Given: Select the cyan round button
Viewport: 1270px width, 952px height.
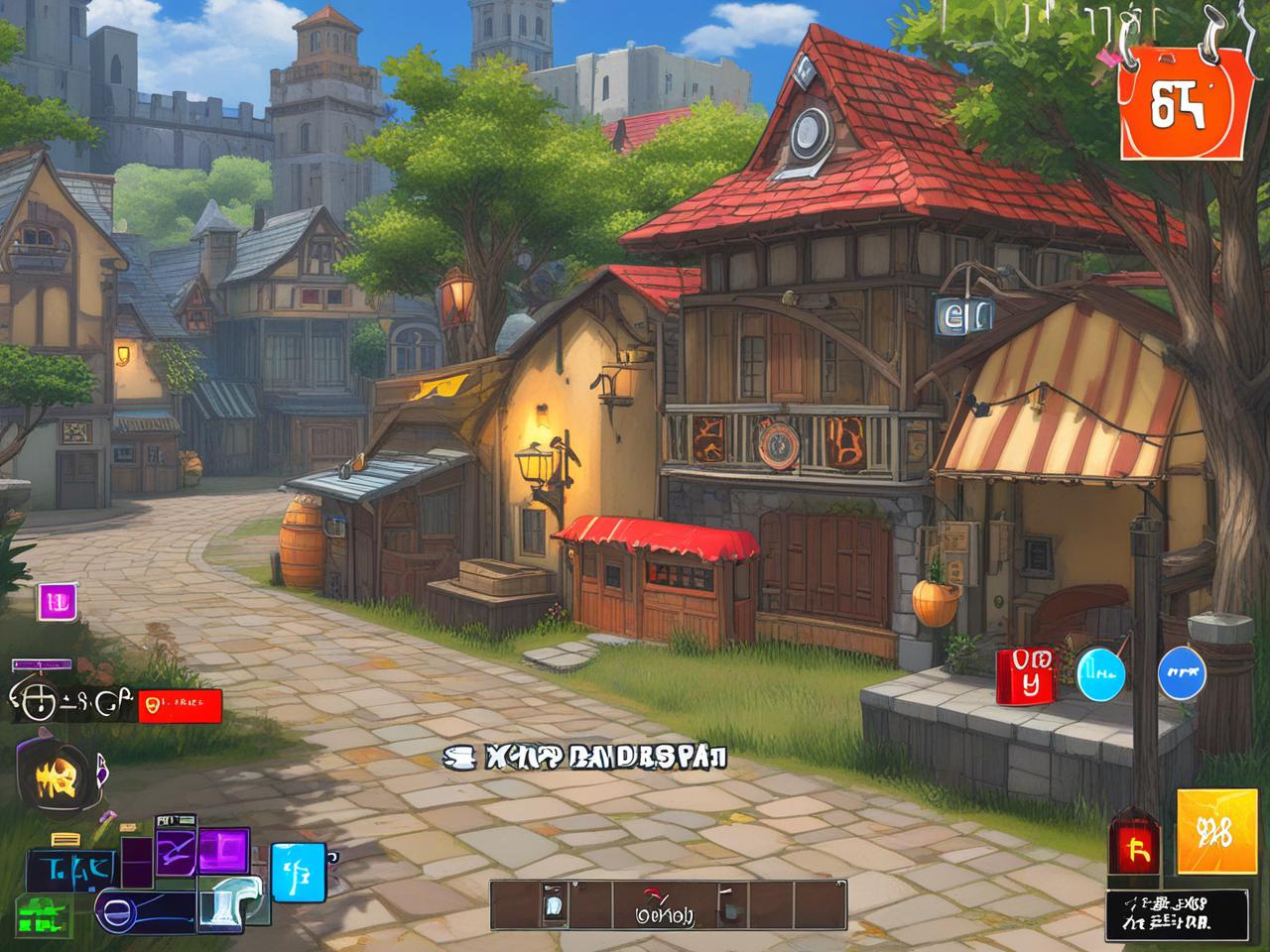Looking at the screenshot, I should tap(1101, 673).
